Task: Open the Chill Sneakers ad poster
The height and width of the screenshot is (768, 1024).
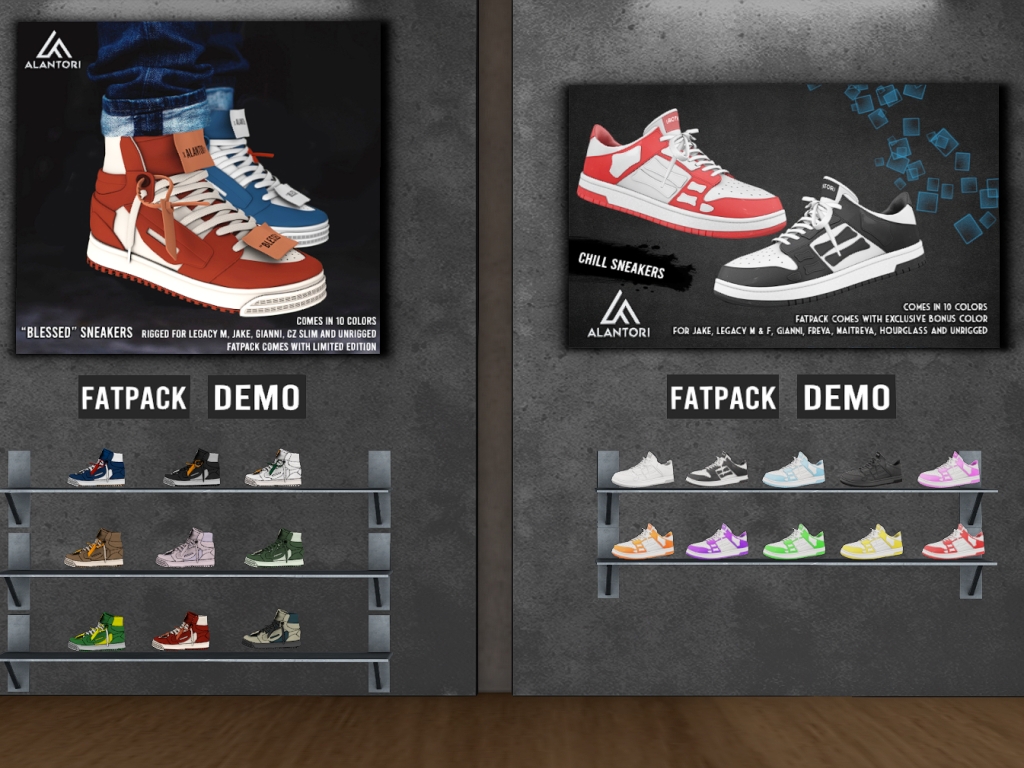Action: pyautogui.click(x=783, y=215)
